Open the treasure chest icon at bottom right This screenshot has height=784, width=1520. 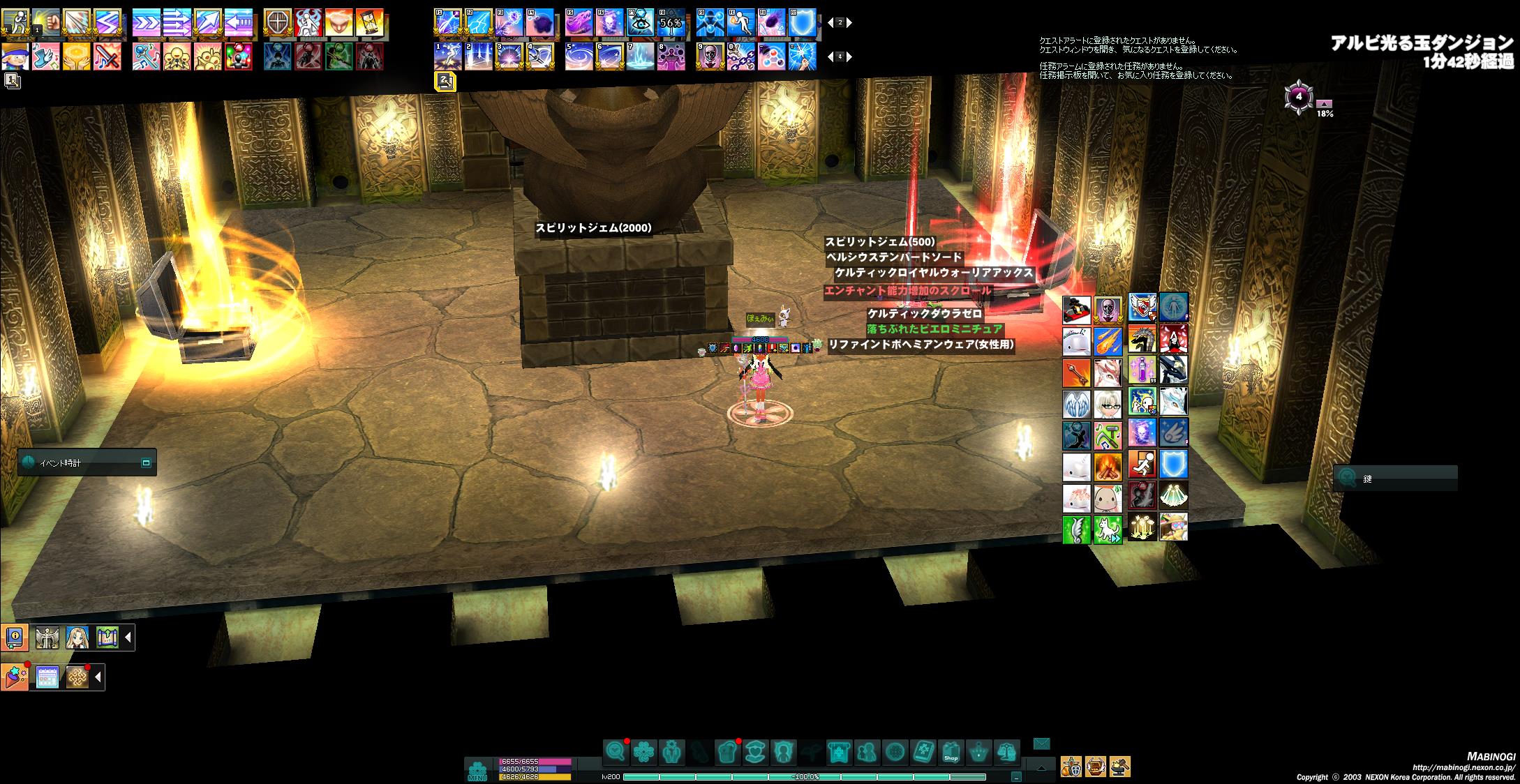pyautogui.click(x=1096, y=767)
